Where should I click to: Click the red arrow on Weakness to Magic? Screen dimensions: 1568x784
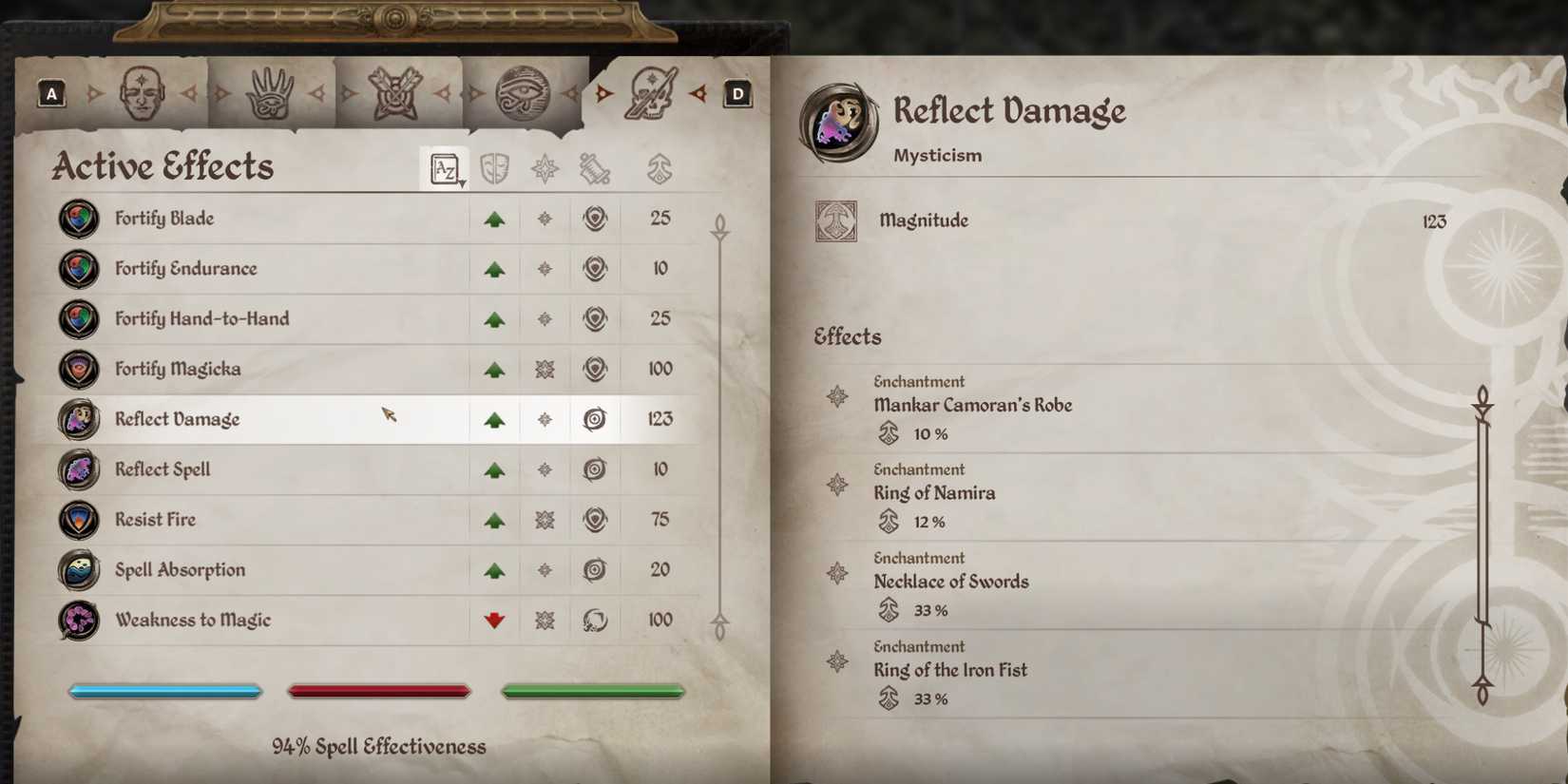coord(493,620)
